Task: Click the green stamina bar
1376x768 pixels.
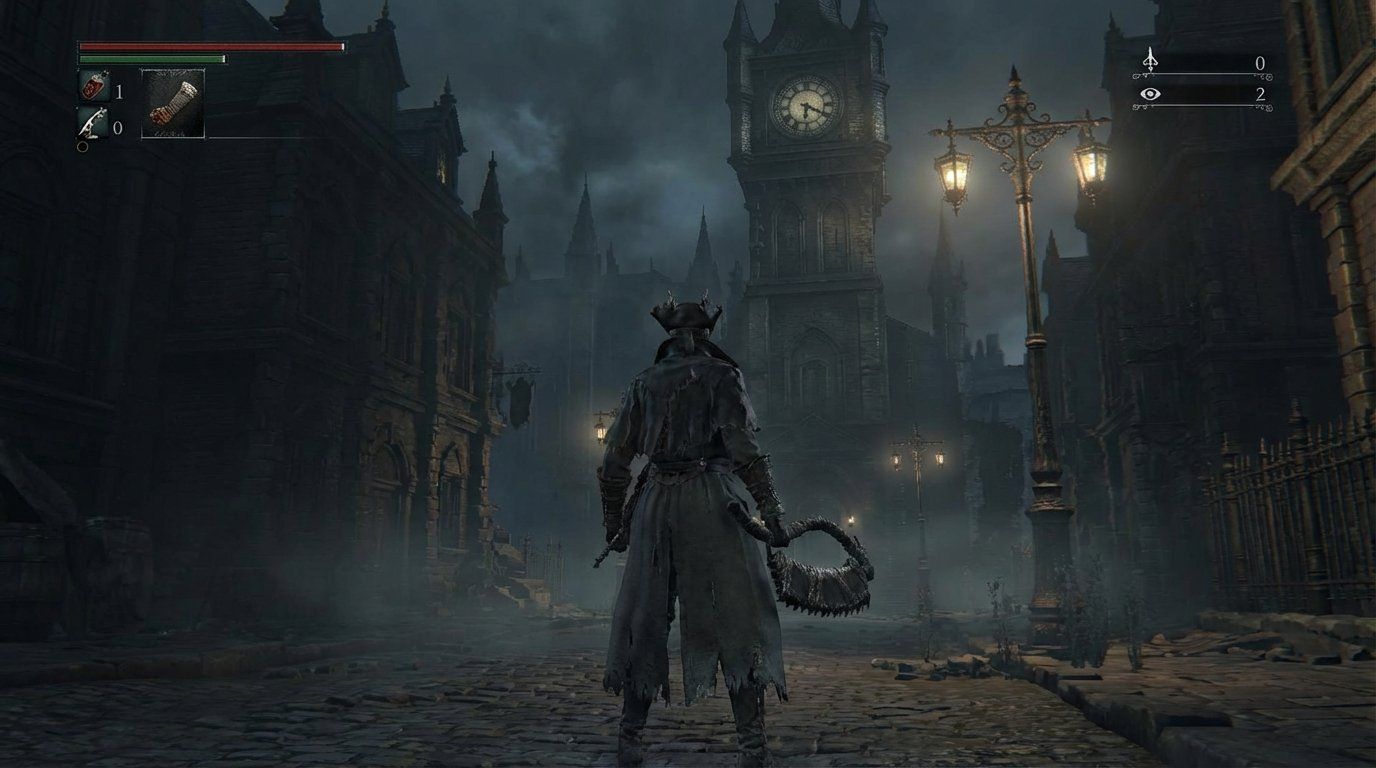Action: (152, 59)
